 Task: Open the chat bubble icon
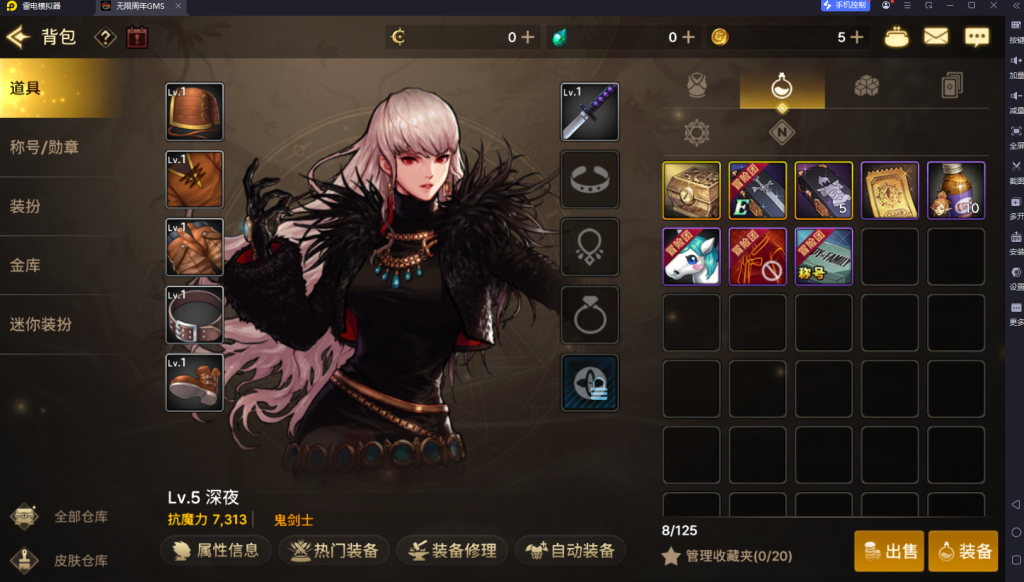[976, 37]
